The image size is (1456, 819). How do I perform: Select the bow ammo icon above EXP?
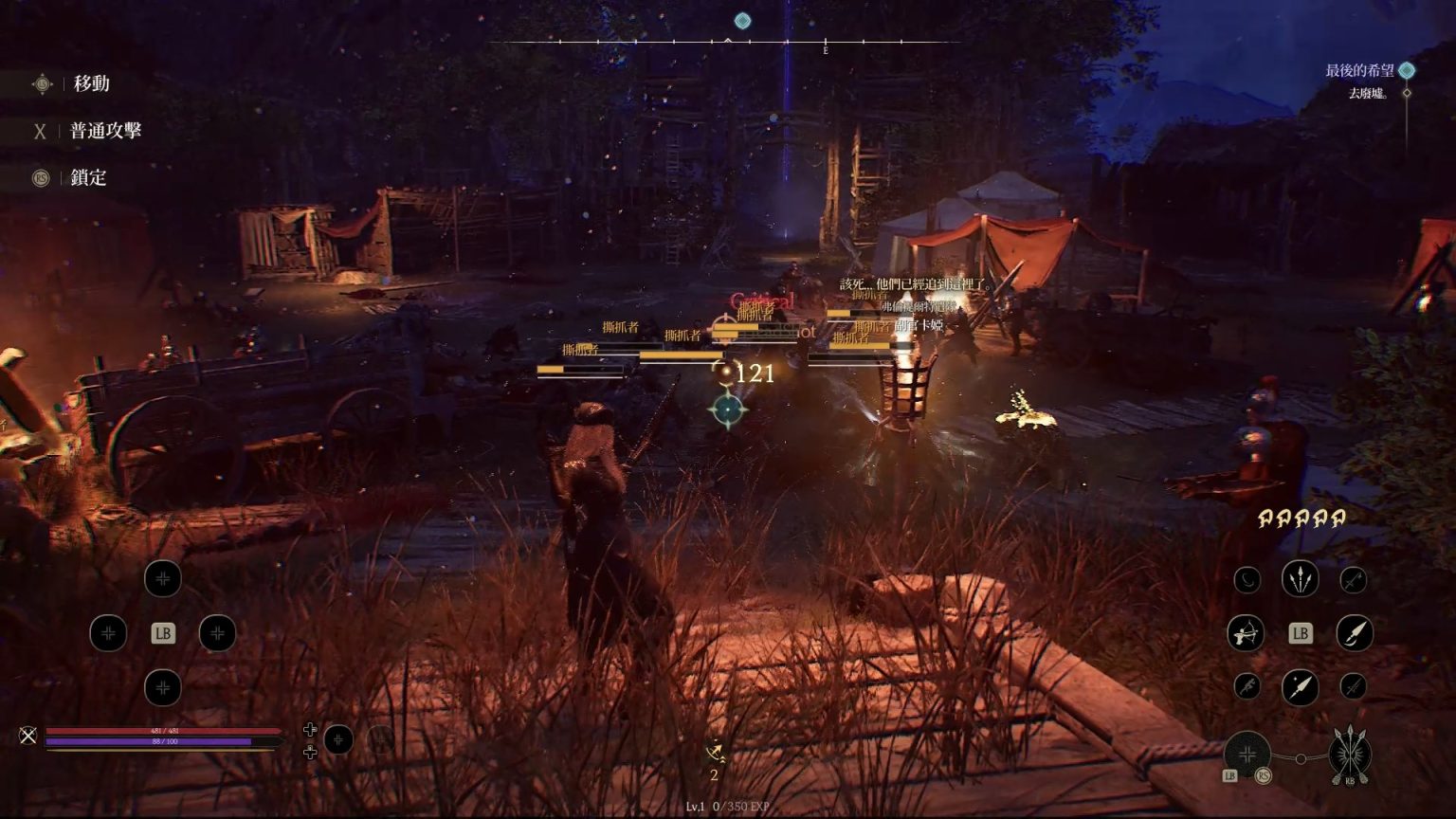tap(716, 754)
